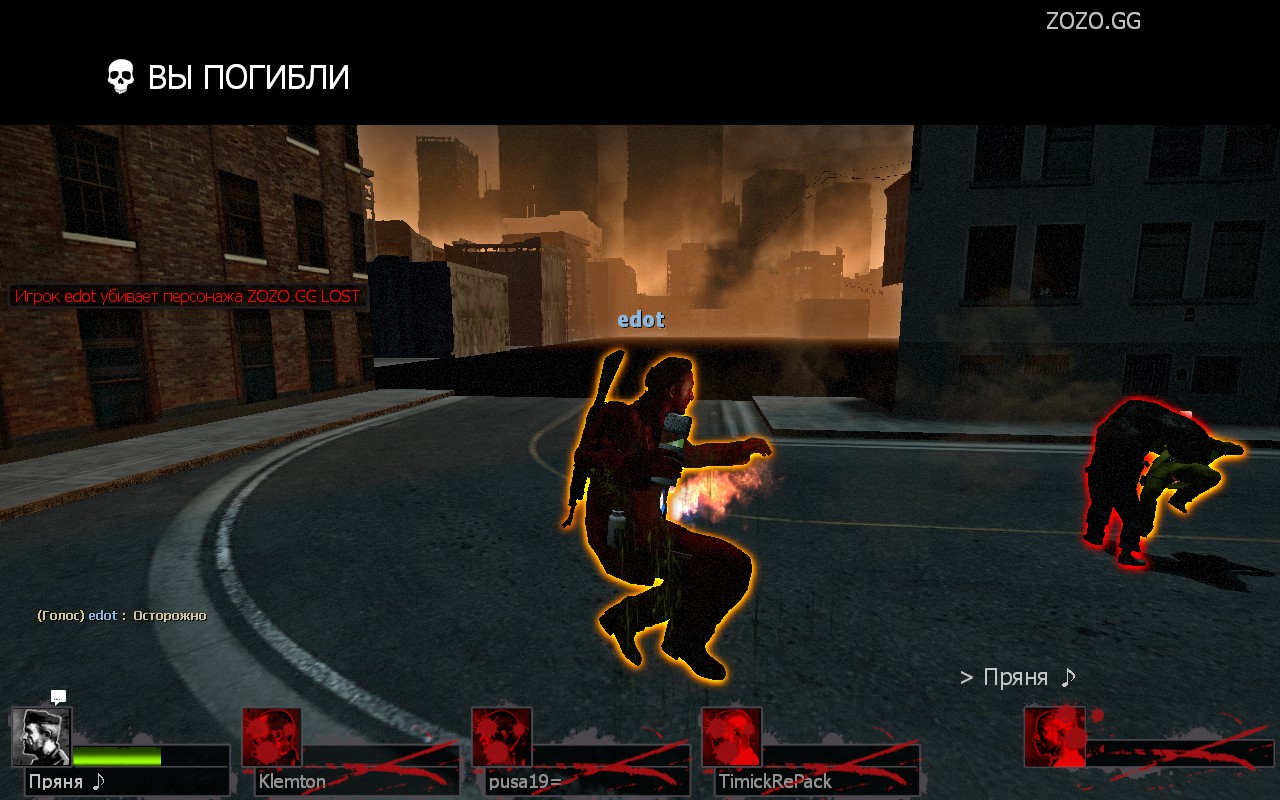This screenshot has height=800, width=1280.
Task: Click Пряня's survivor portrait
Action: [x=42, y=737]
